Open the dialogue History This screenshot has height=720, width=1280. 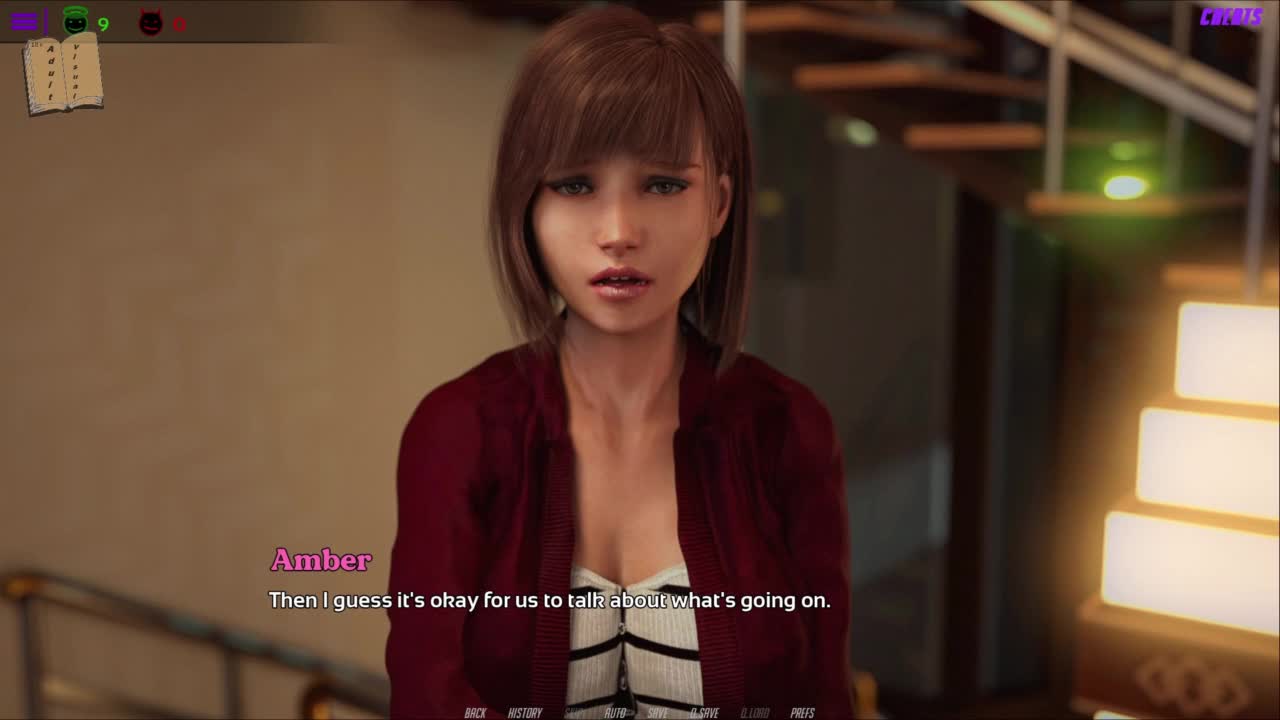(x=525, y=712)
